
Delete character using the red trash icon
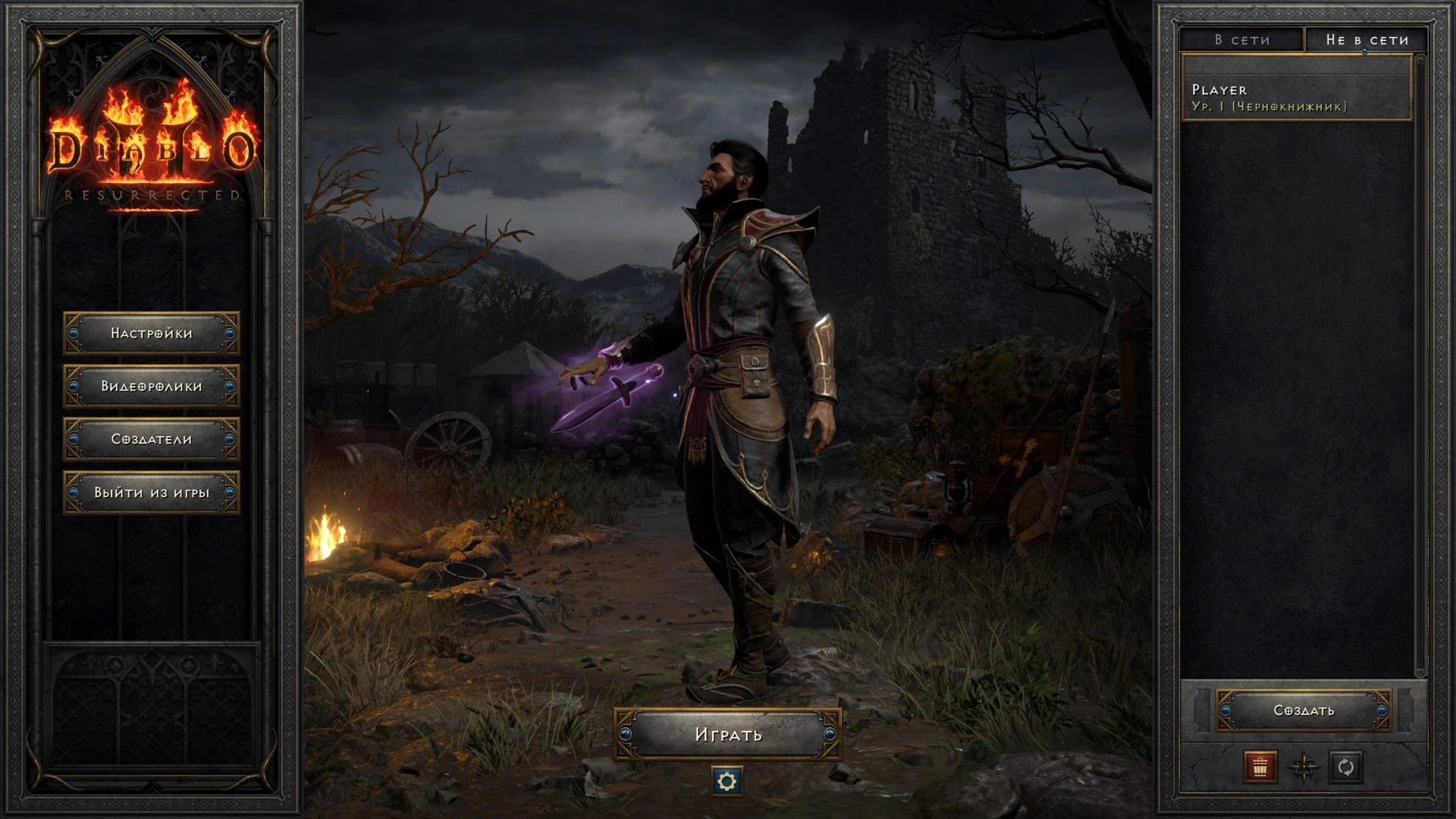(x=1260, y=767)
